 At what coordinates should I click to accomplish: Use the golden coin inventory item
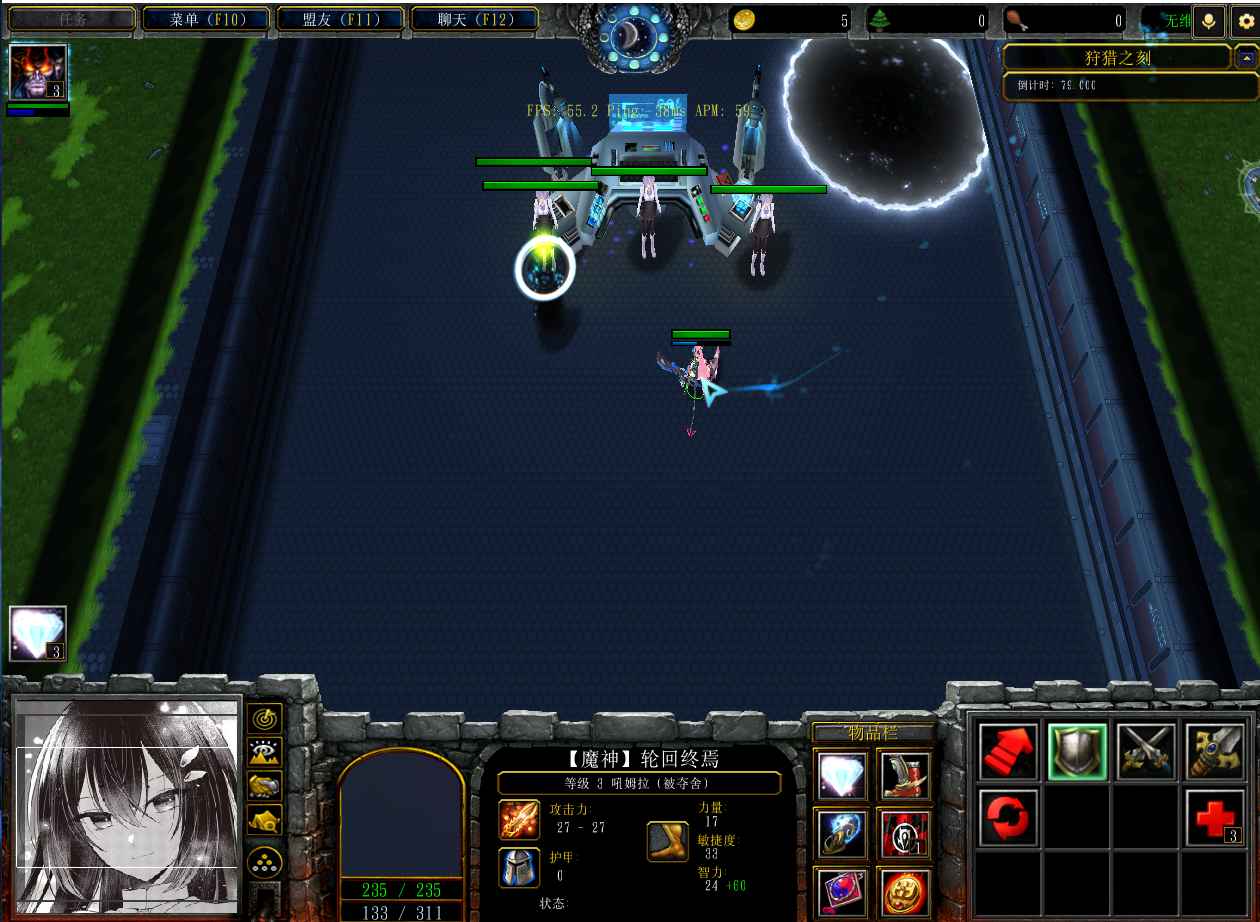(905, 891)
